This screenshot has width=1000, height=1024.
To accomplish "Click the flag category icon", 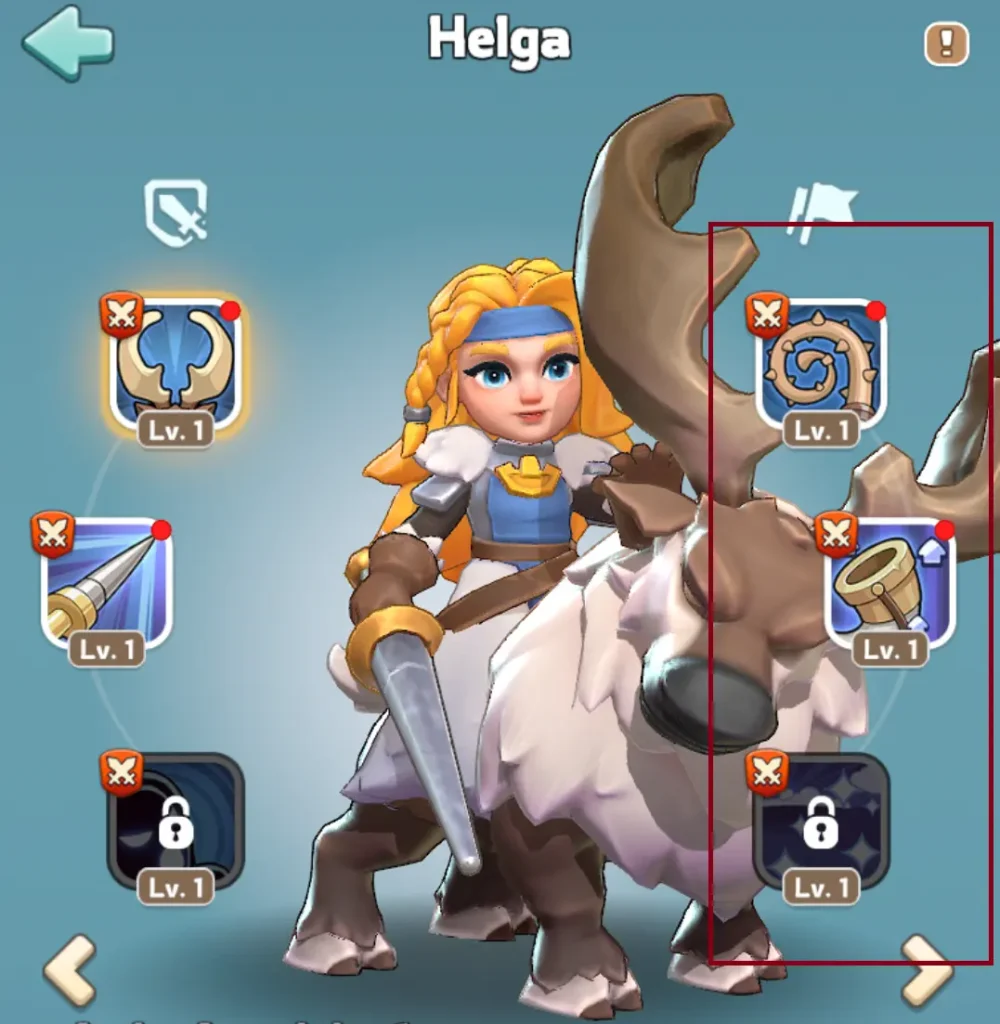I will tap(822, 212).
